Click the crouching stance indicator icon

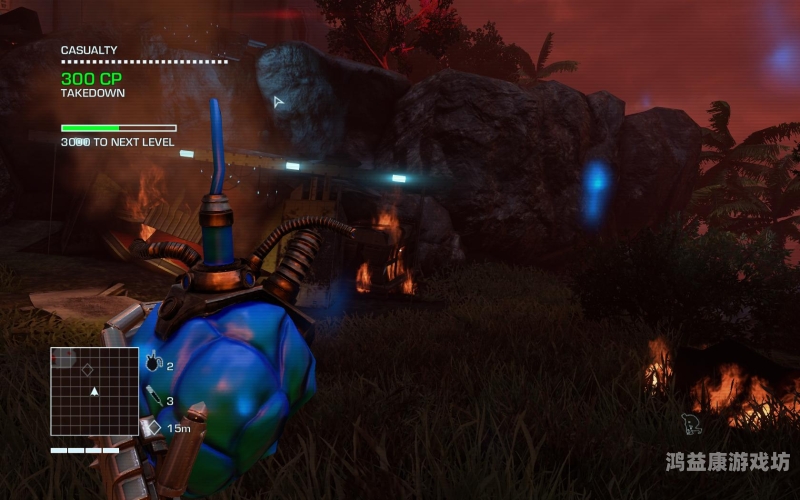pos(691,424)
